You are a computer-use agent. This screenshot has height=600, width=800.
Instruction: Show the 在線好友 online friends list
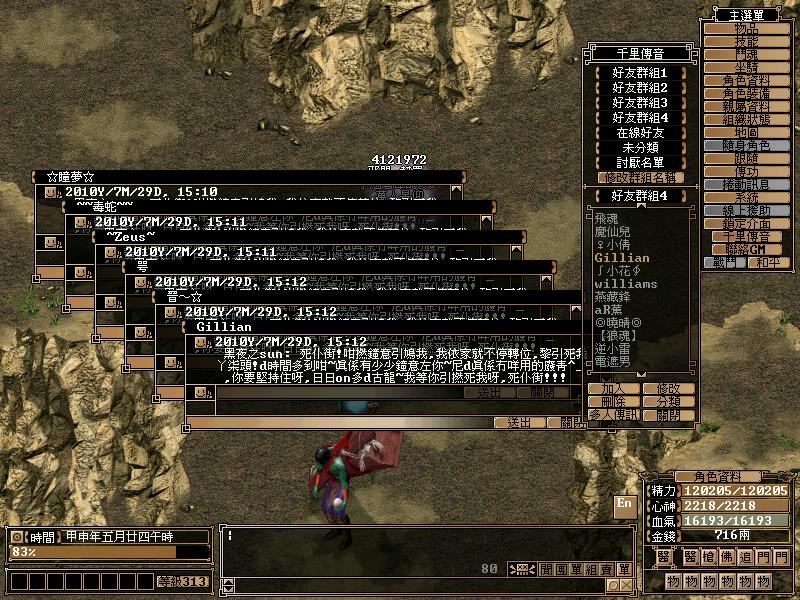(640, 132)
